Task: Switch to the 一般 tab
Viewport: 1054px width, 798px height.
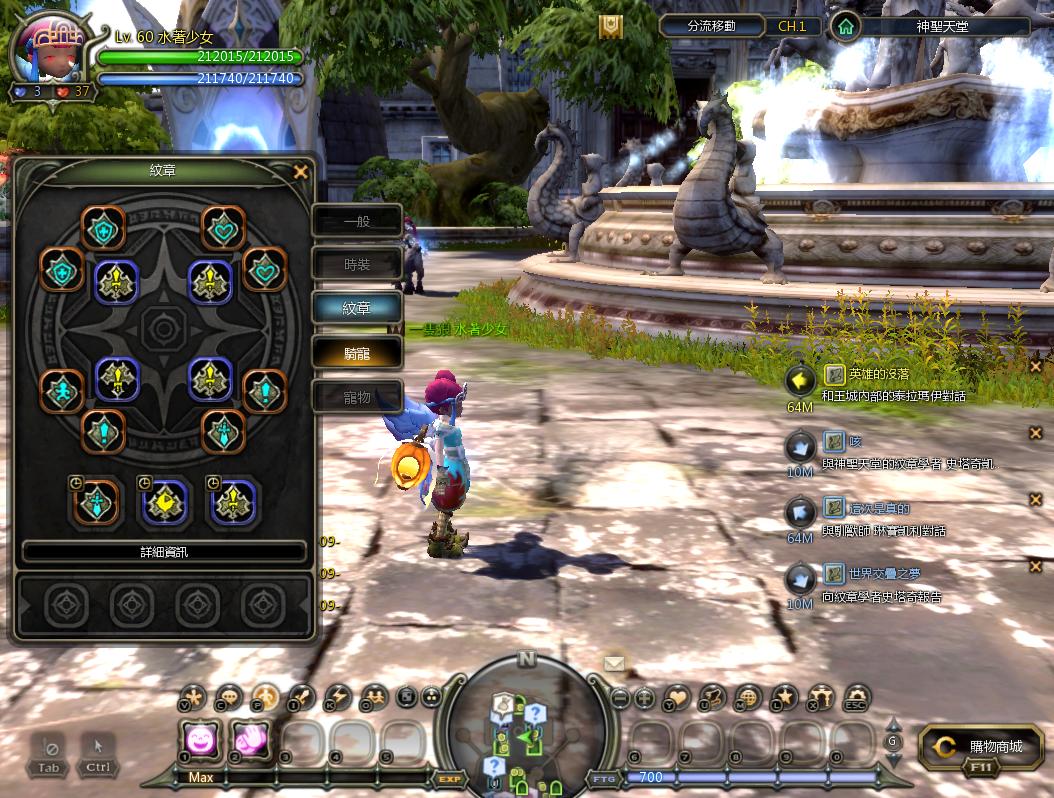Action: pyautogui.click(x=357, y=222)
